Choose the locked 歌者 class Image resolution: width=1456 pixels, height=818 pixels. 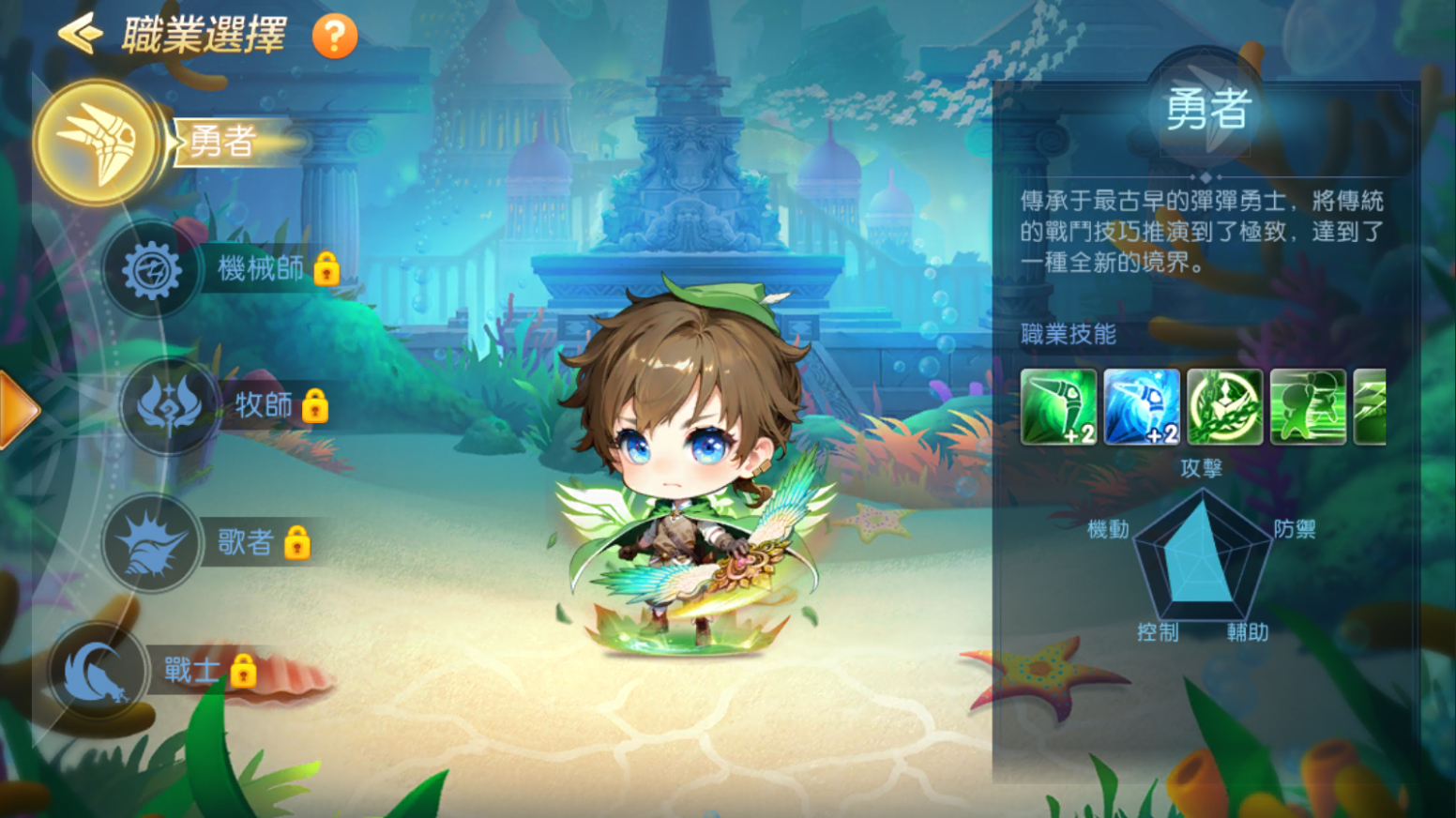pos(152,542)
